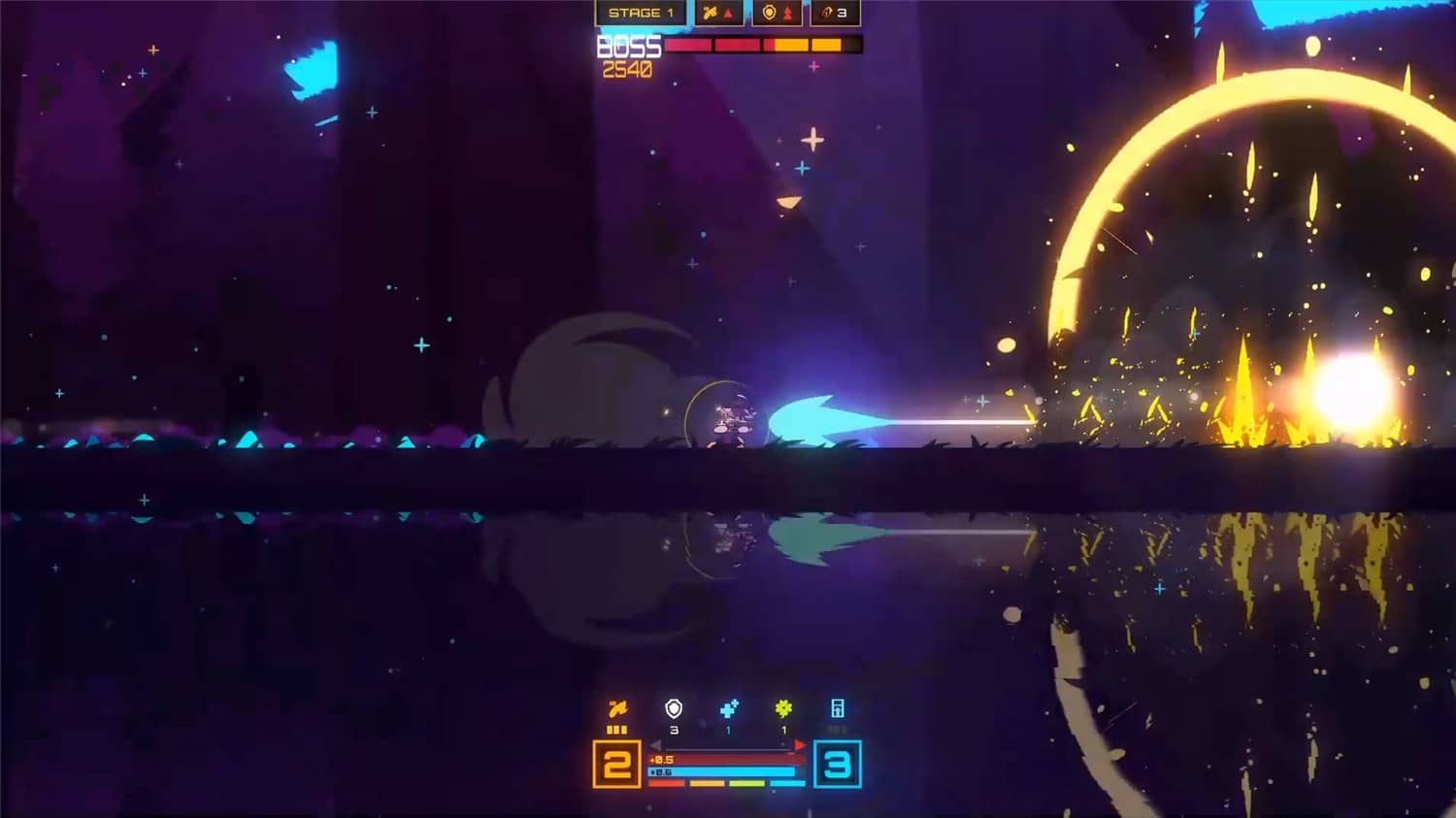Click the cyan number 3 box
This screenshot has height=818, width=1456.
point(837,765)
